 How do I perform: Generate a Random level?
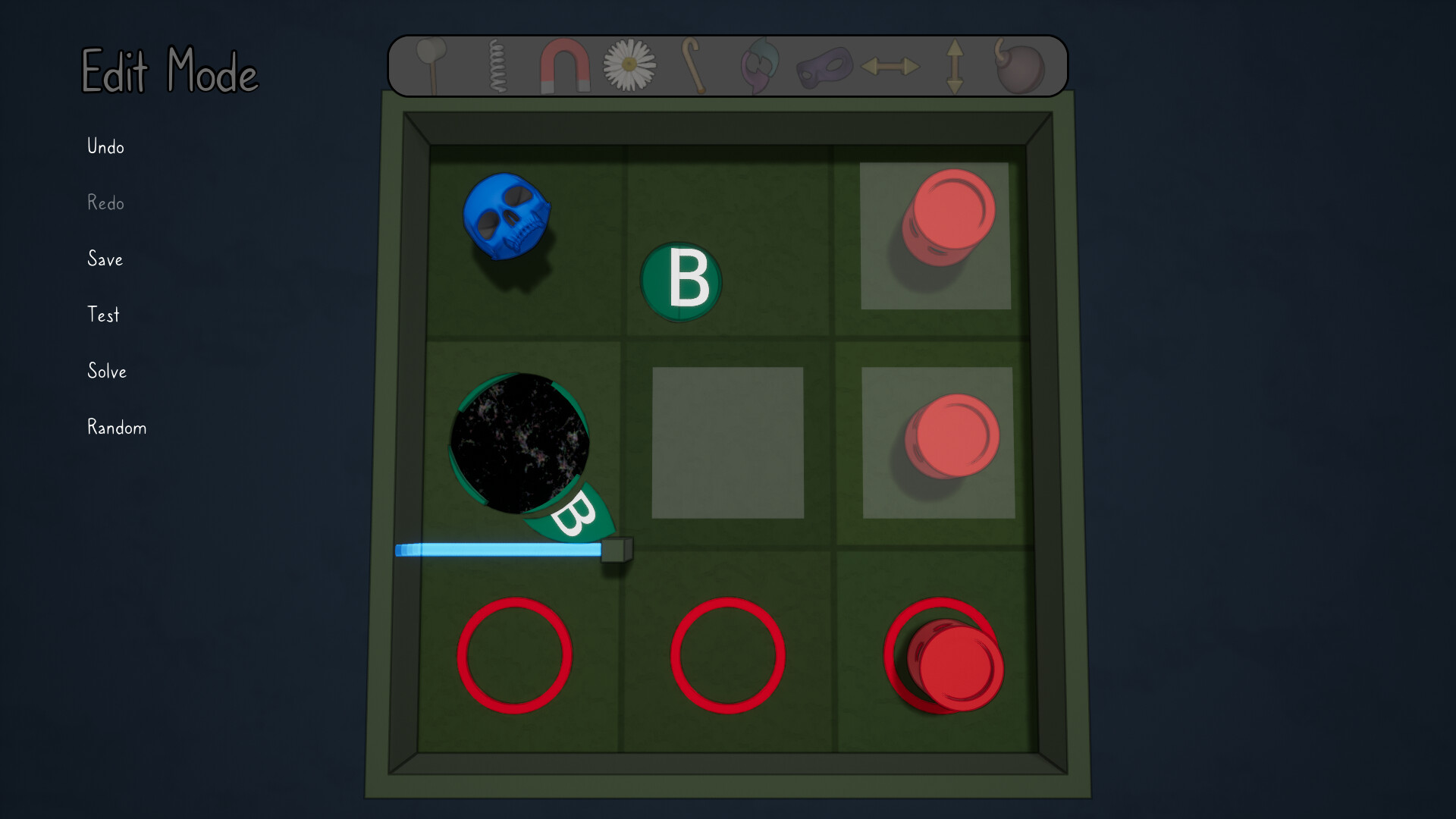pos(116,428)
